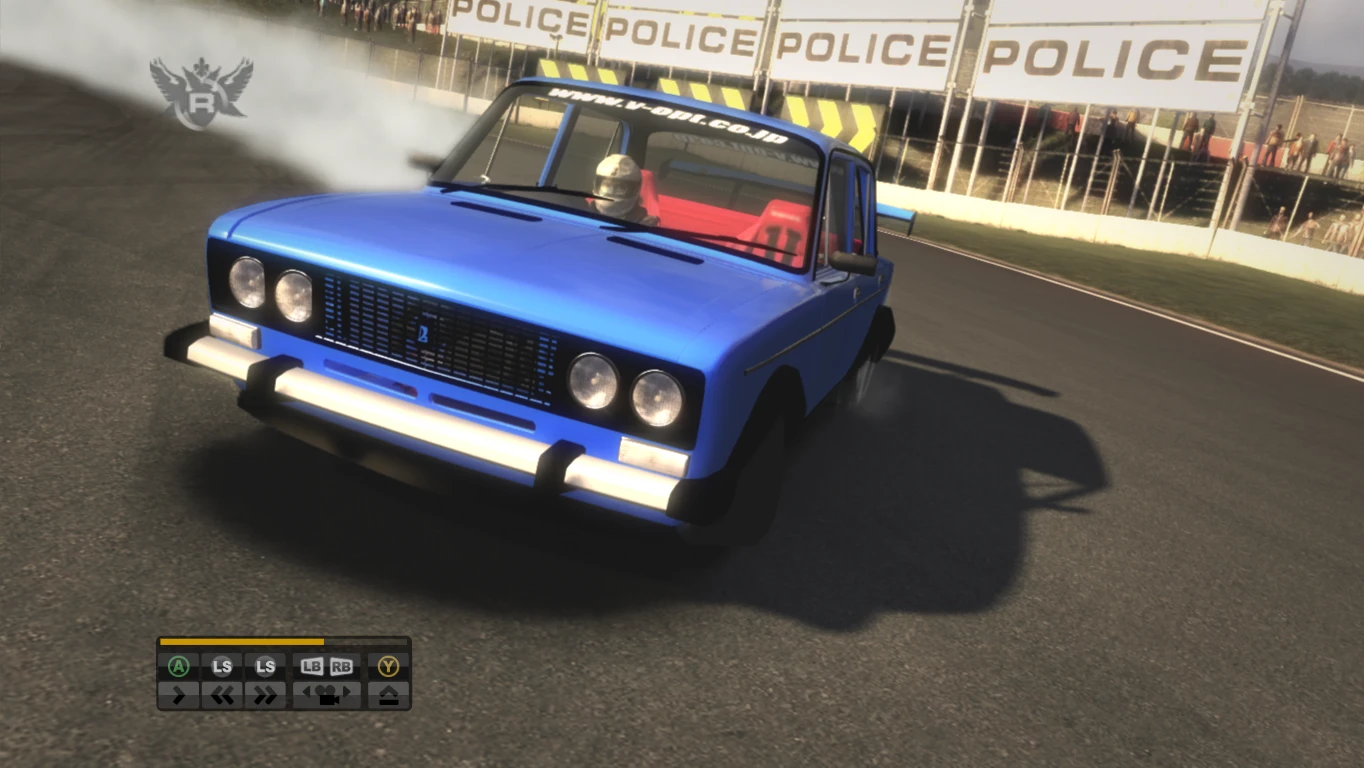
Task: Click the fast-forward double-arrow icon
Action: coord(267,695)
